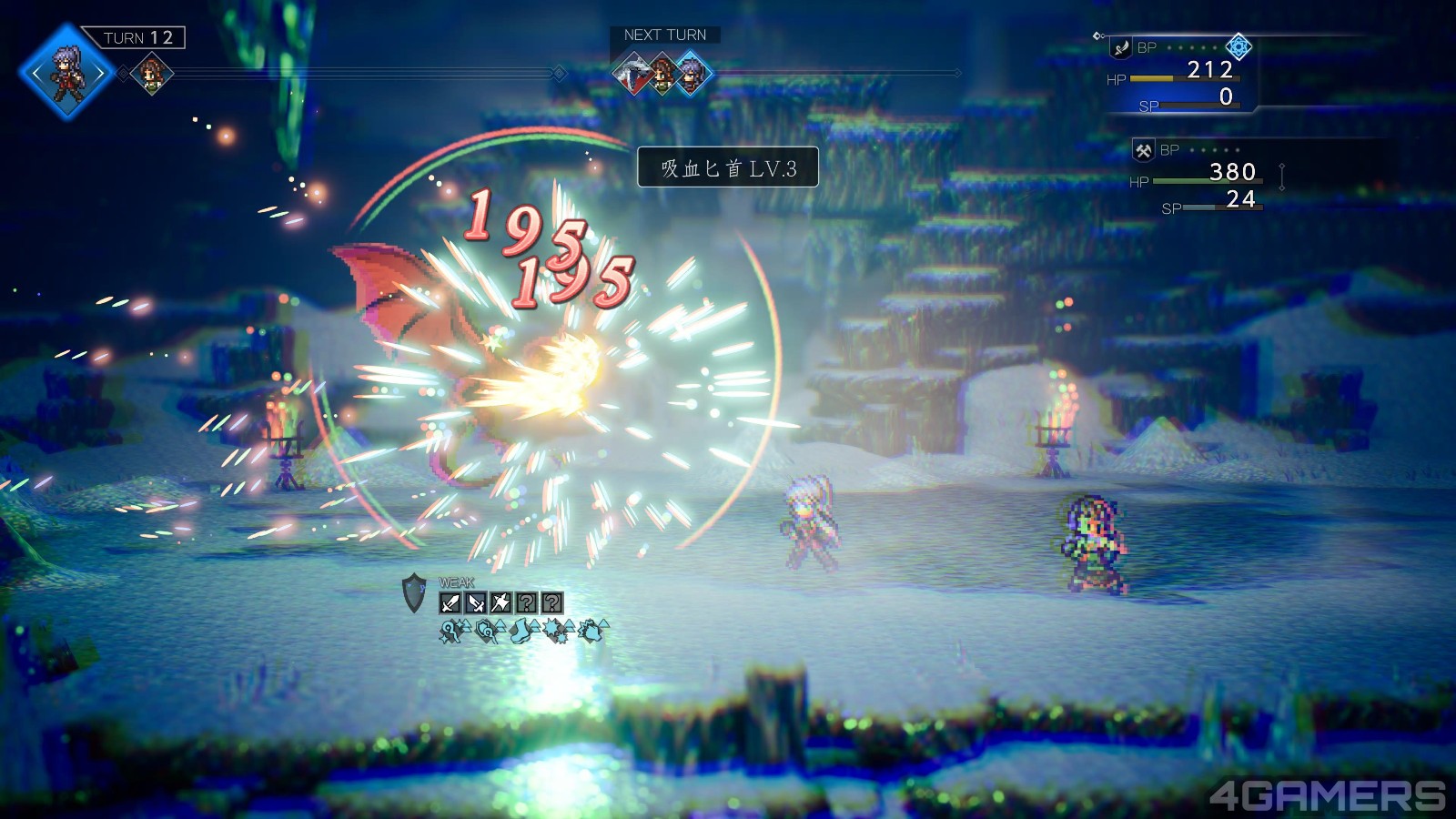Open the next party member via right chevron arrow
The width and height of the screenshot is (1456, 819).
[x=101, y=73]
